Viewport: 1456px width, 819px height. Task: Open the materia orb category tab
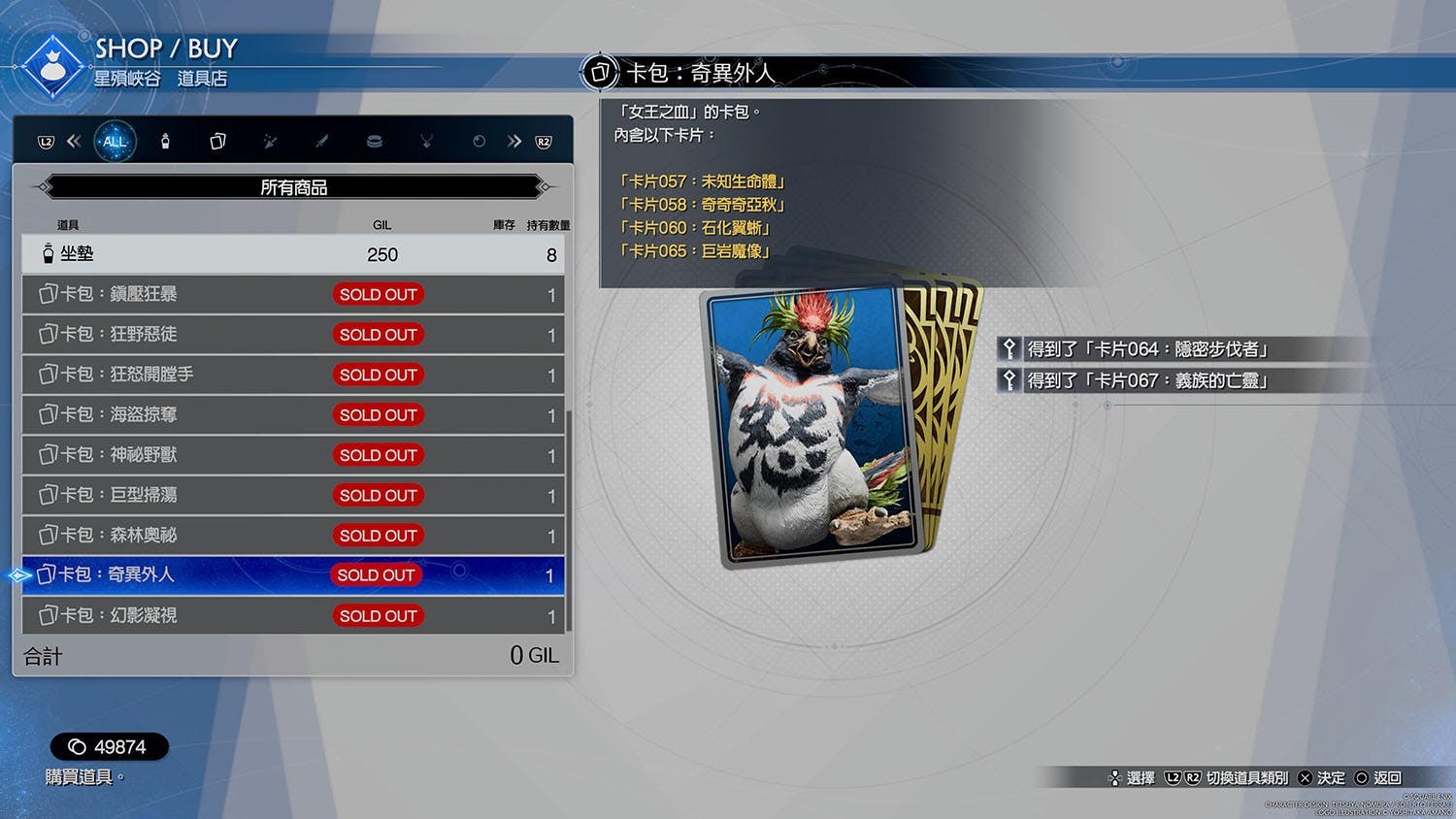pyautogui.click(x=479, y=142)
